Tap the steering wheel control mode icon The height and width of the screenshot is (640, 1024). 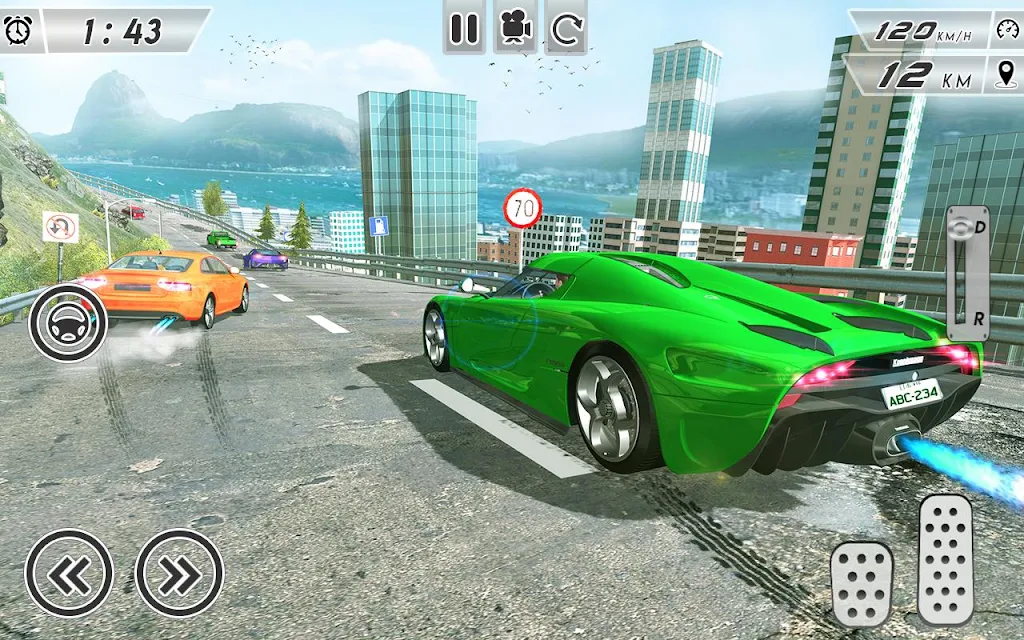point(68,323)
